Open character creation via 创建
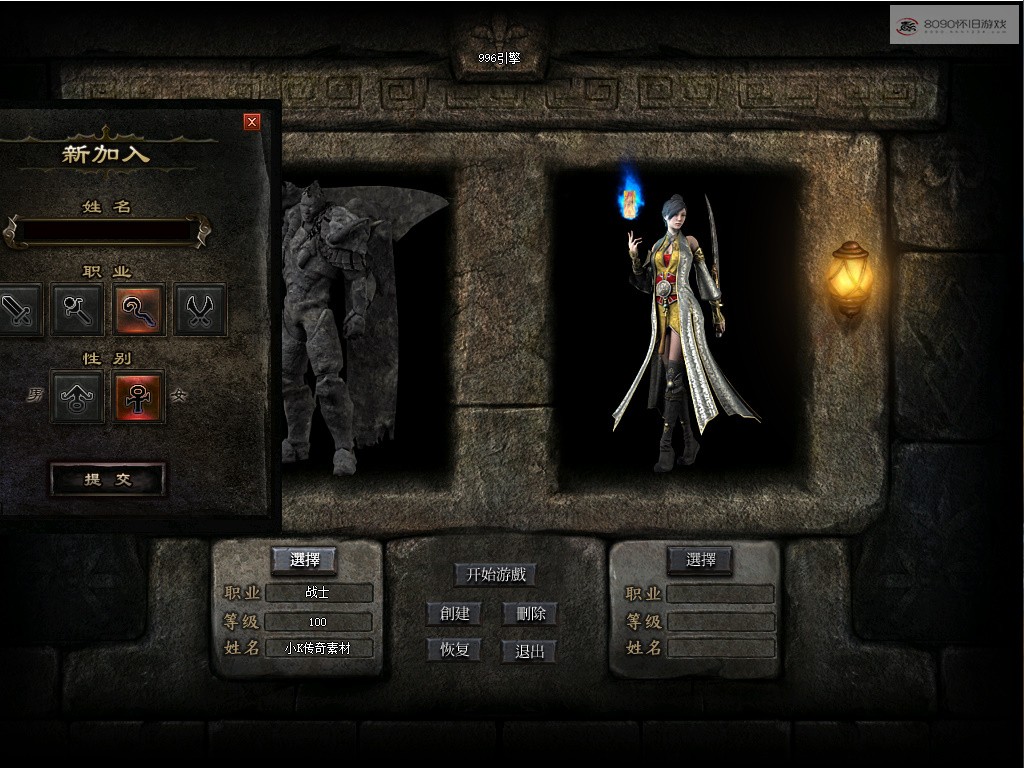 [x=454, y=613]
